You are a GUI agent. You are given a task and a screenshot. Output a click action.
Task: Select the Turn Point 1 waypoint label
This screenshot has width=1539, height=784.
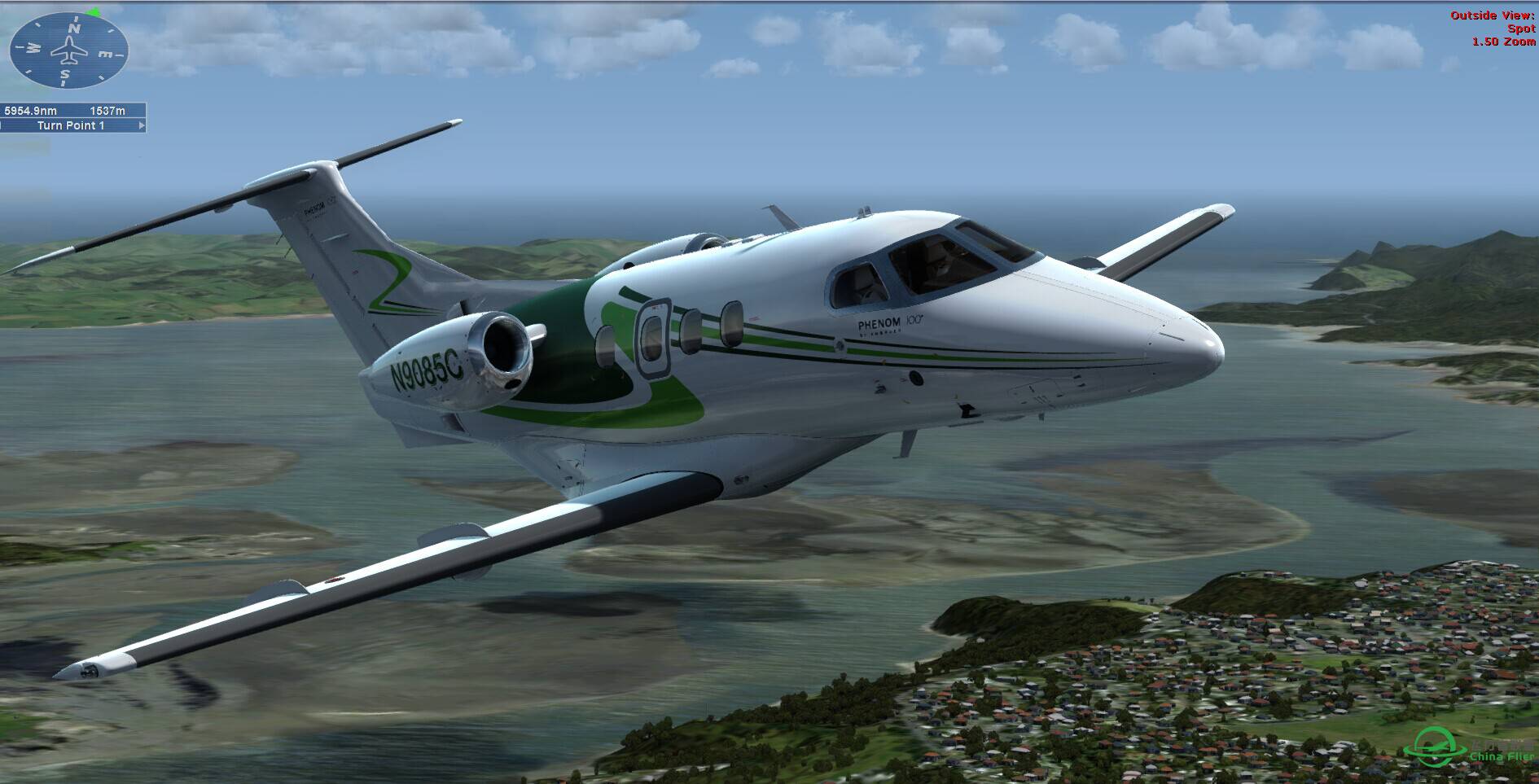pyautogui.click(x=71, y=125)
